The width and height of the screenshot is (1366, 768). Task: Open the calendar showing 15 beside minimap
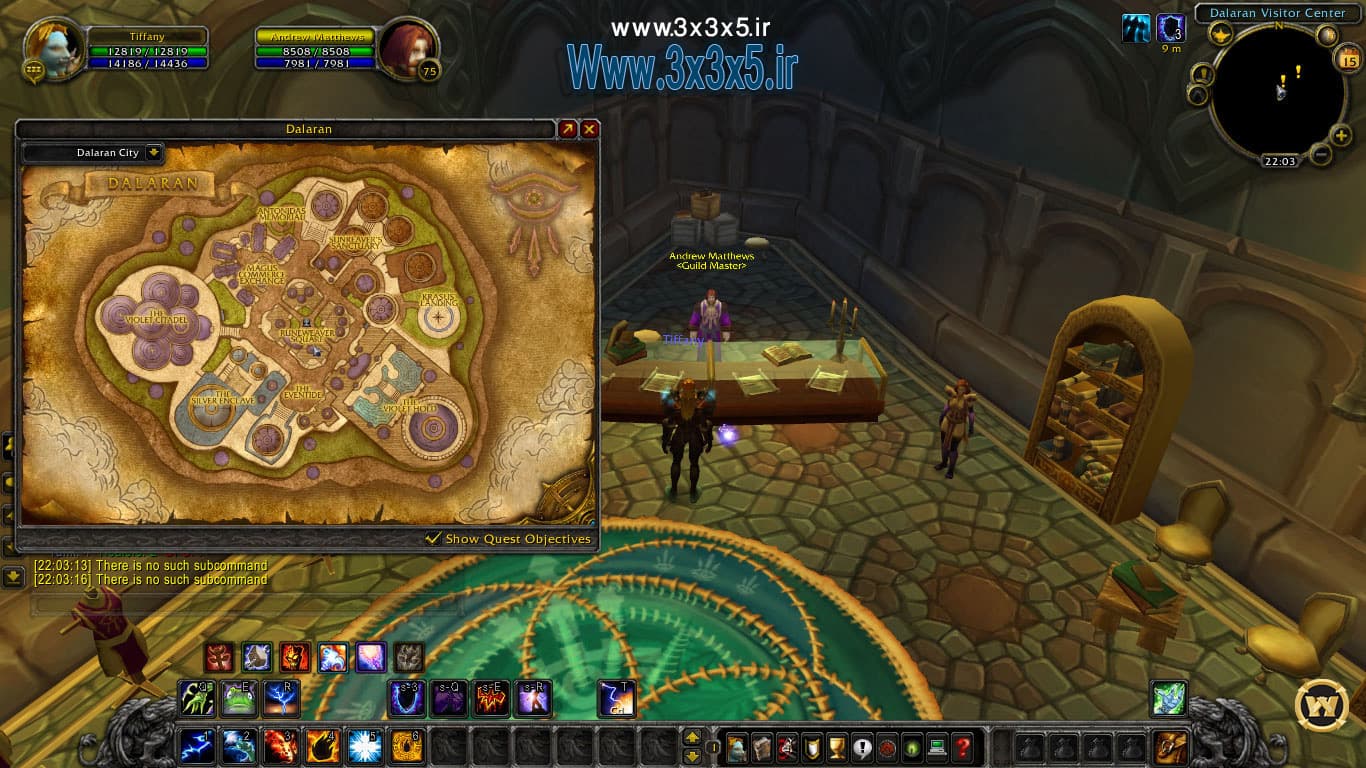(x=1348, y=59)
